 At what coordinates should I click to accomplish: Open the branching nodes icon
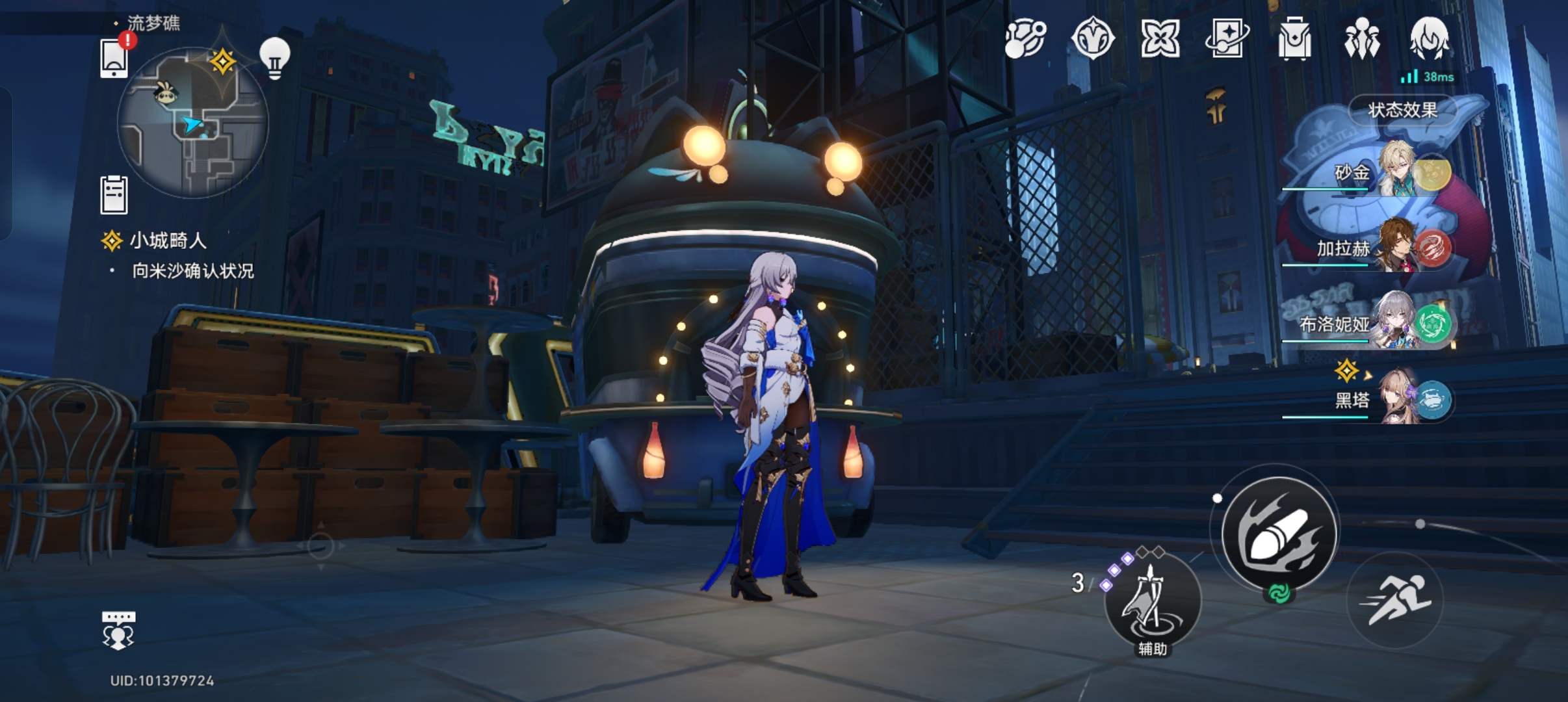pyautogui.click(x=1025, y=39)
